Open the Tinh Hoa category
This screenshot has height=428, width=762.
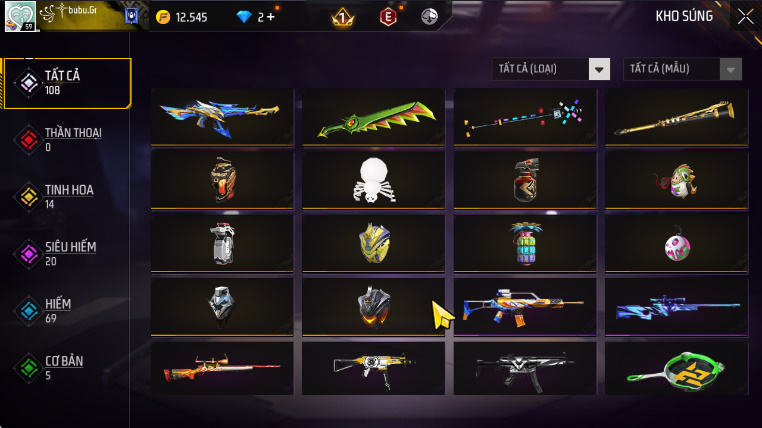65,196
